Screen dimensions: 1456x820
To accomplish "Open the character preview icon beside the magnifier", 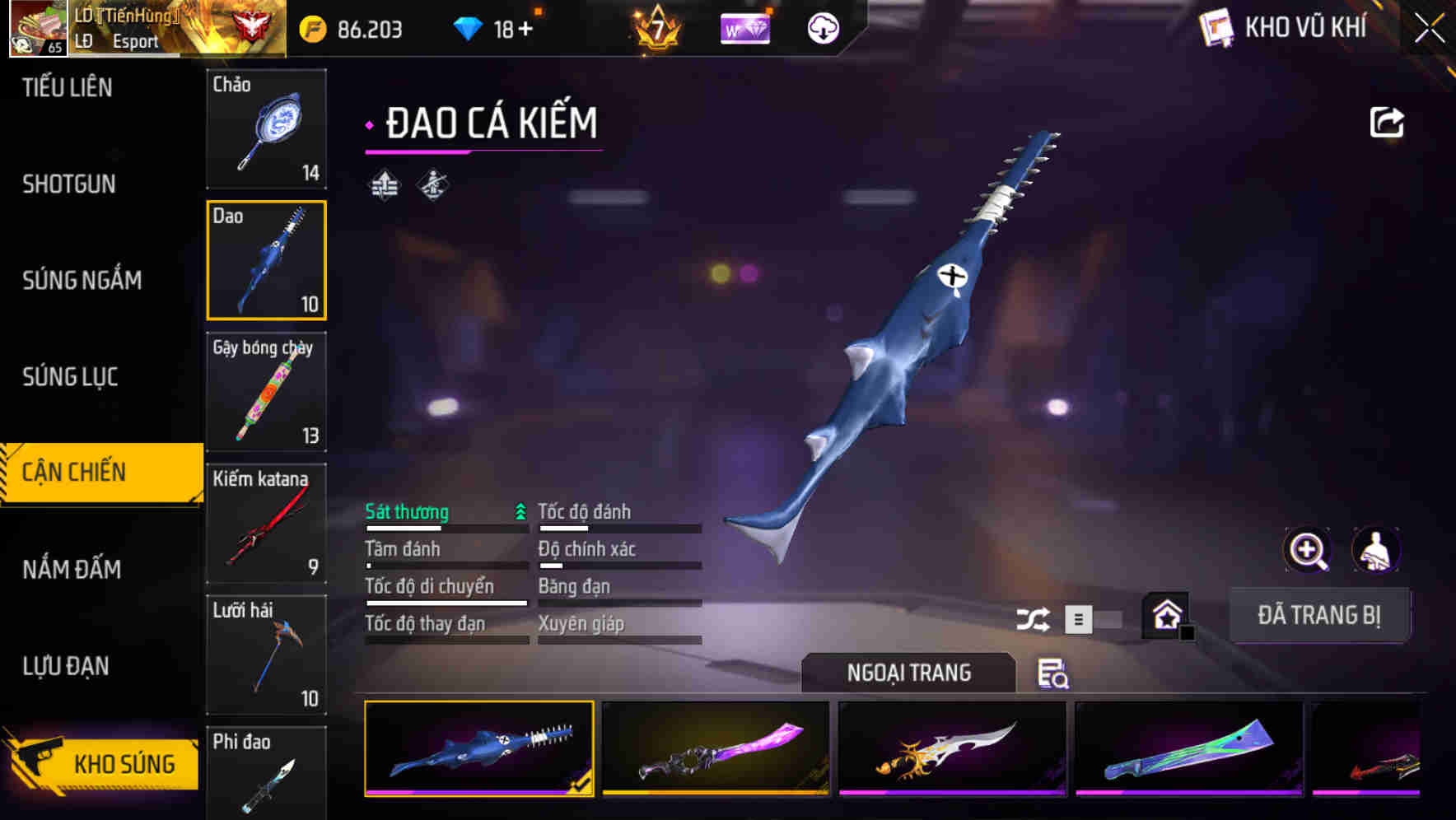I will coord(1376,550).
